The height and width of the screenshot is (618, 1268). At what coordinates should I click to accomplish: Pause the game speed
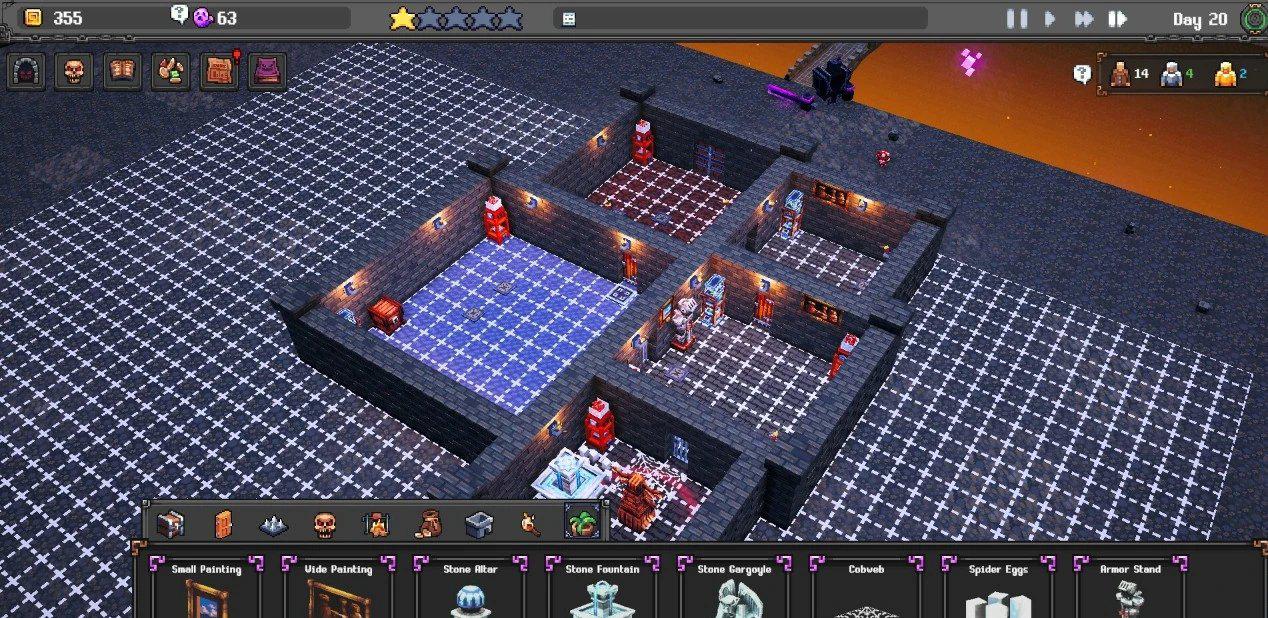[1017, 18]
